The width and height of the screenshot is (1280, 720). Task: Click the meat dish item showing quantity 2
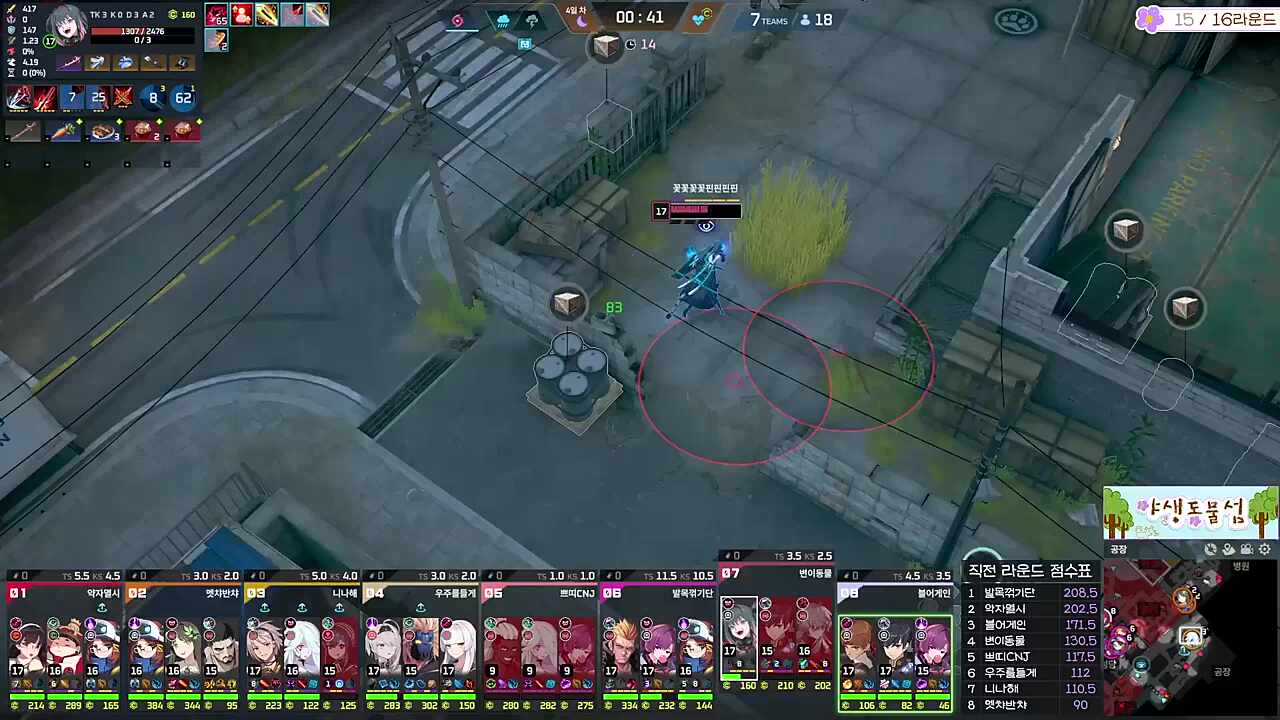145,131
